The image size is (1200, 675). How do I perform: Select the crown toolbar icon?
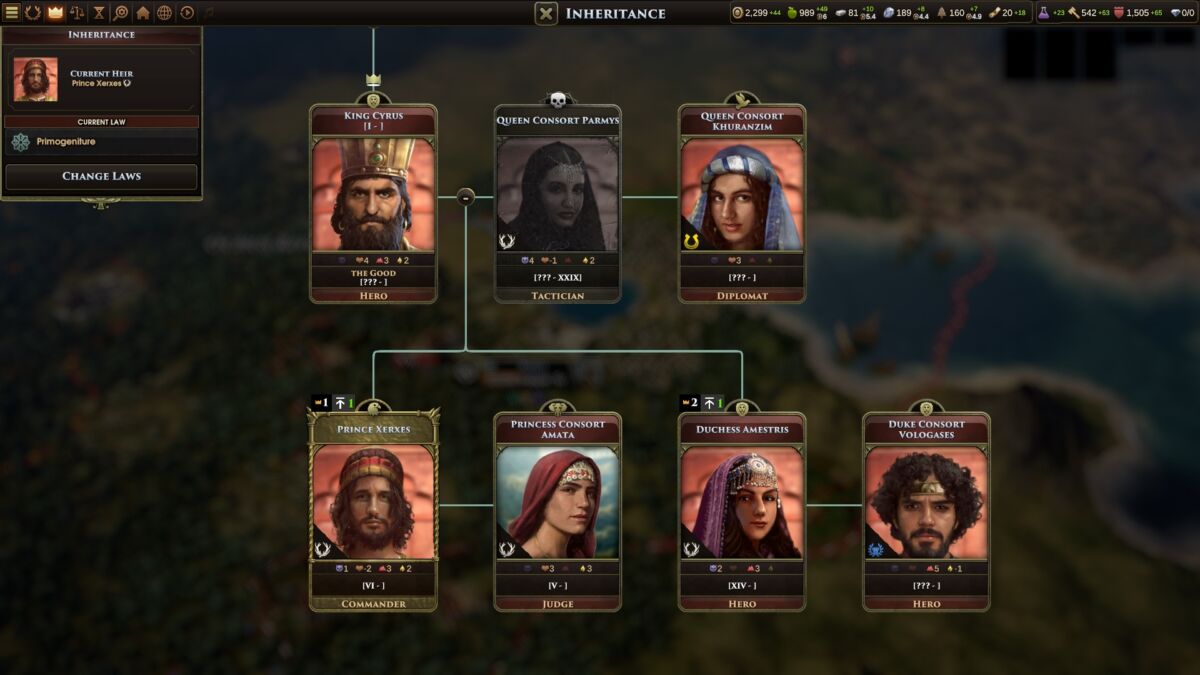pyautogui.click(x=55, y=13)
